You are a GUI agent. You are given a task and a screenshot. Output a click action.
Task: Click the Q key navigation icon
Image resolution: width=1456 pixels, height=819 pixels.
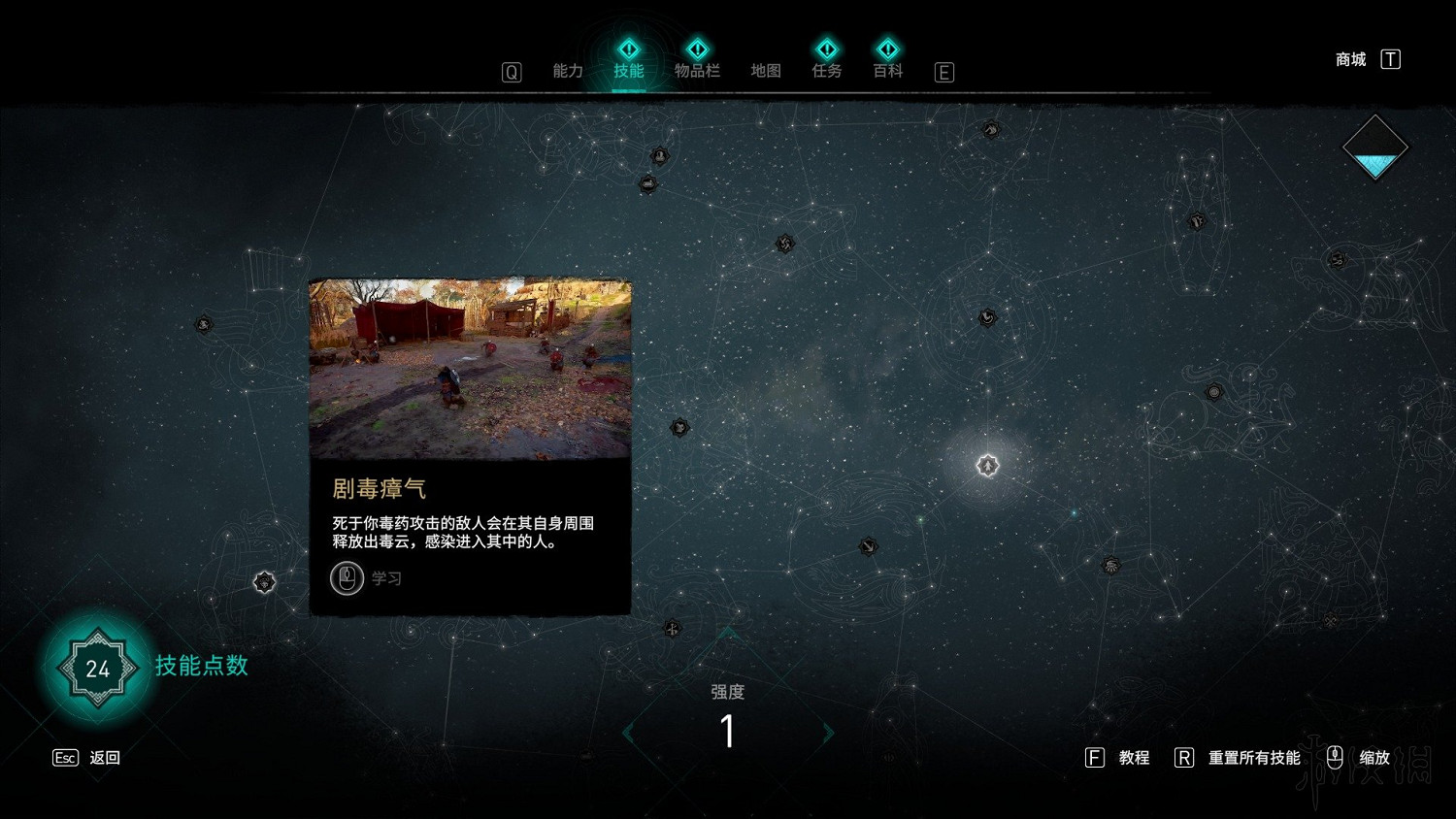(x=512, y=71)
